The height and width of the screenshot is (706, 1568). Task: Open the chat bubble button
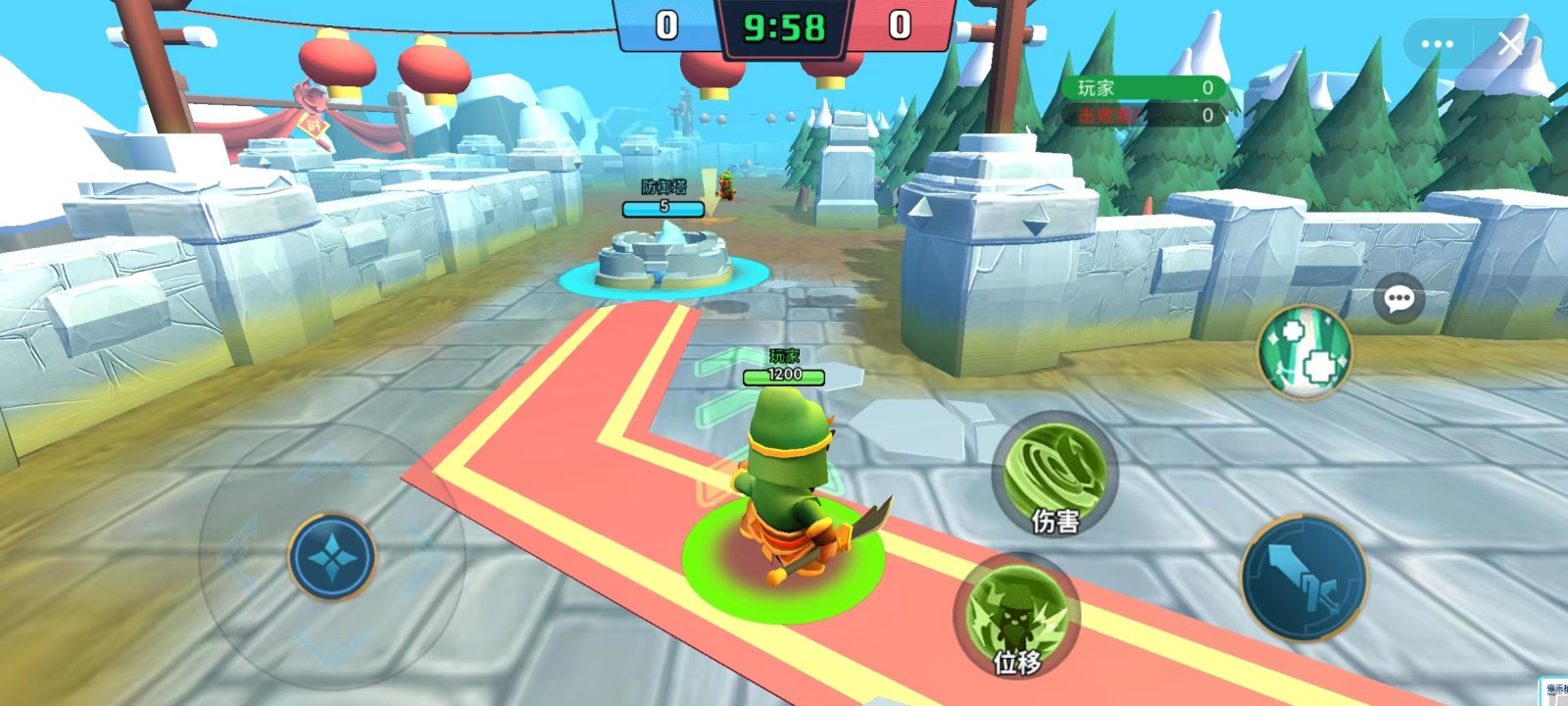click(x=1398, y=299)
